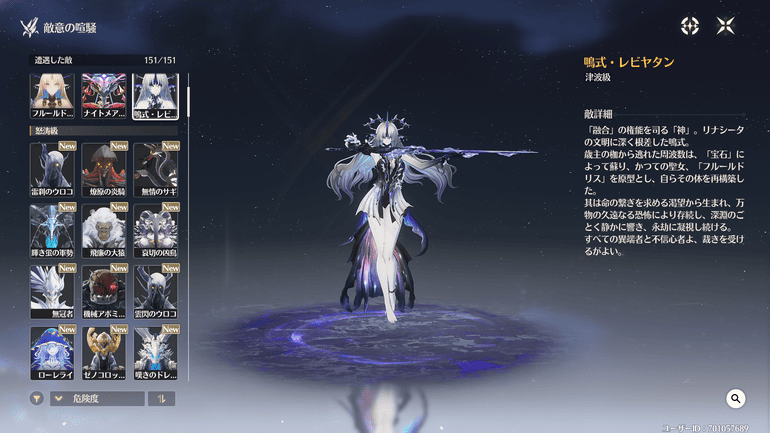770x433 pixels.
Task: Open the 危険度 sort dropdown
Action: (96, 398)
